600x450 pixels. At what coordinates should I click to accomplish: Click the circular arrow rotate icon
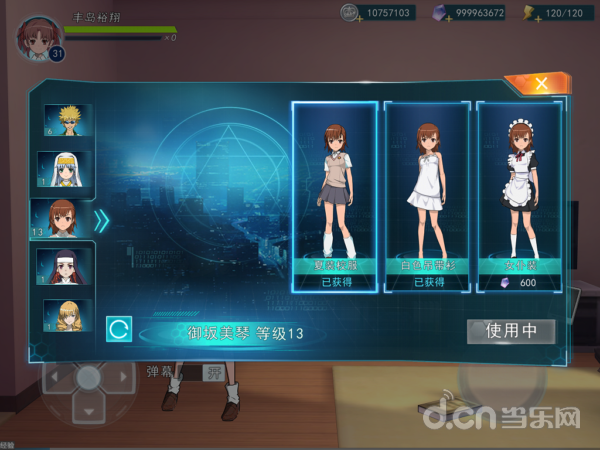coord(118,329)
